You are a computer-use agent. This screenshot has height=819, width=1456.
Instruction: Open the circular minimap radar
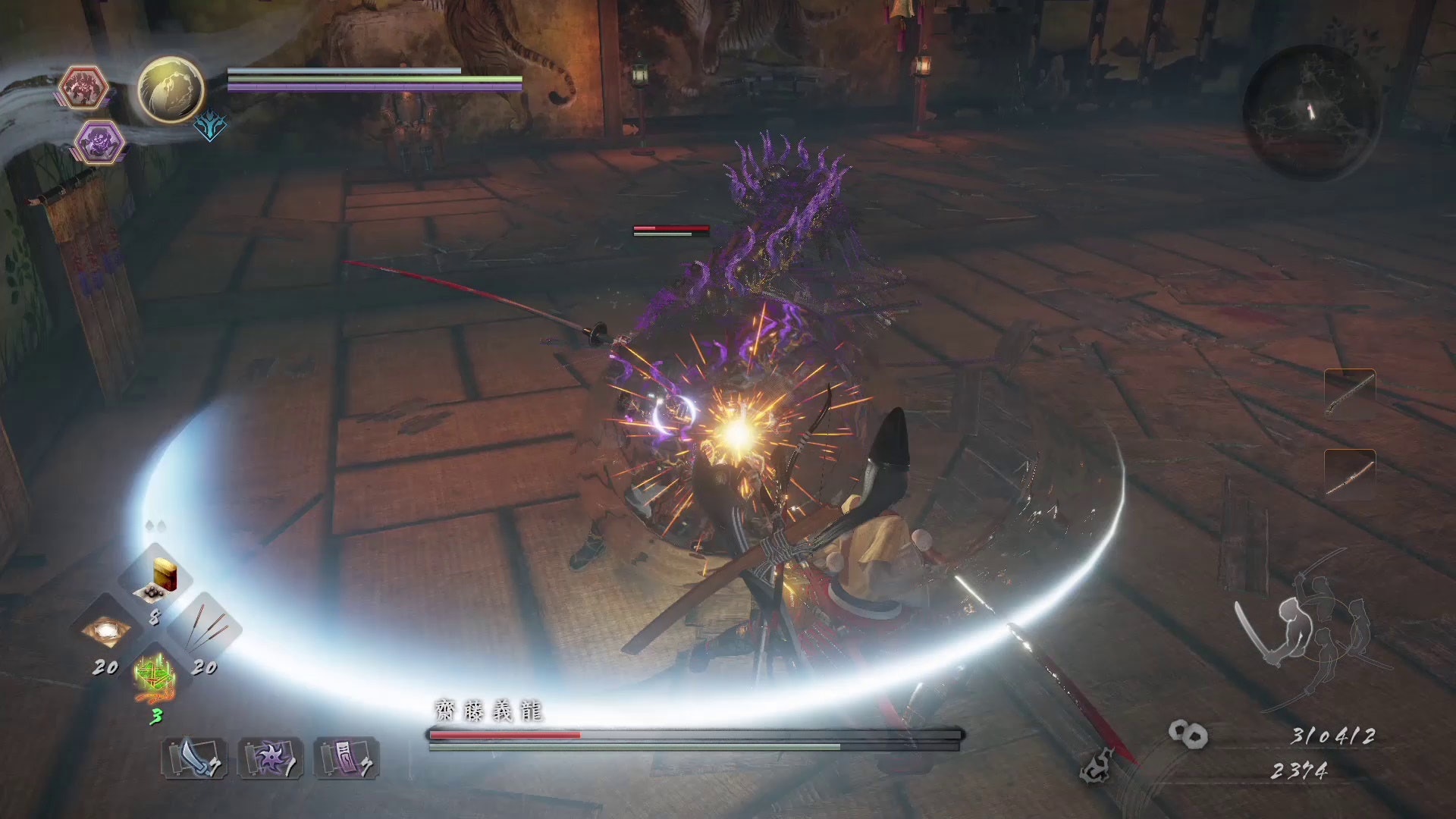pos(1311,111)
